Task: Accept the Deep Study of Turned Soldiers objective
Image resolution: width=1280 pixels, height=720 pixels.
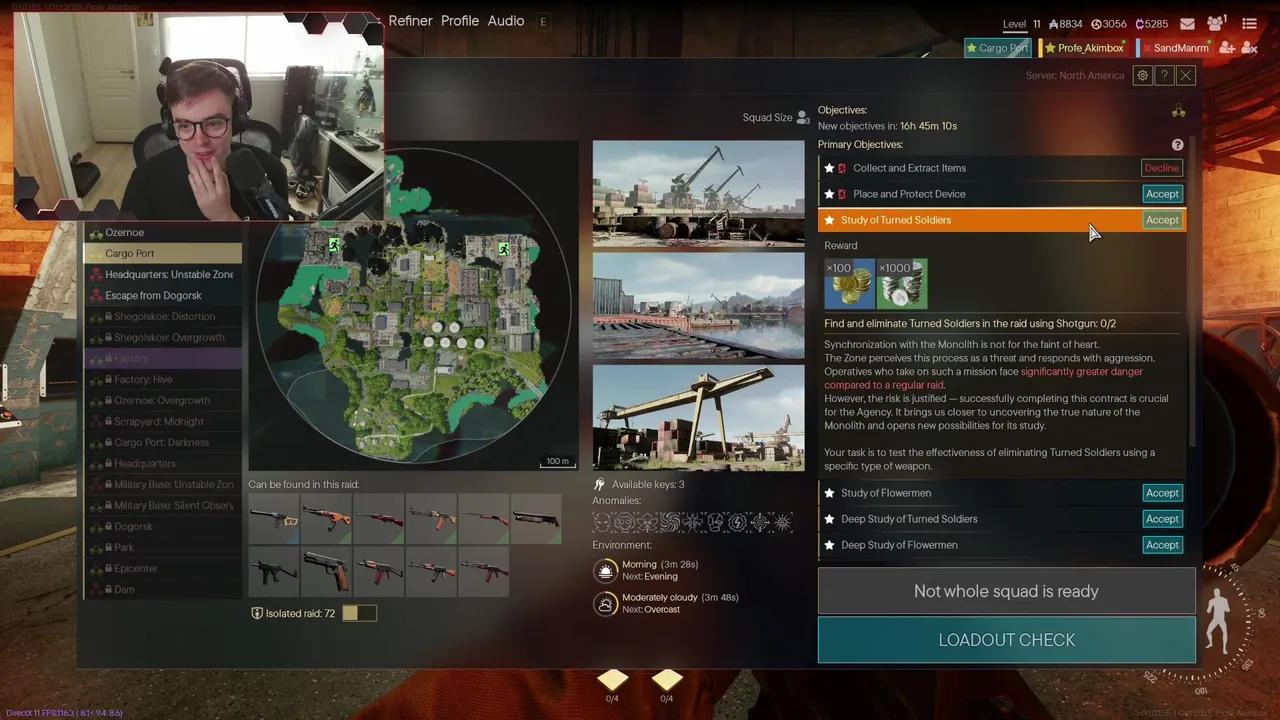Action: coord(1161,519)
